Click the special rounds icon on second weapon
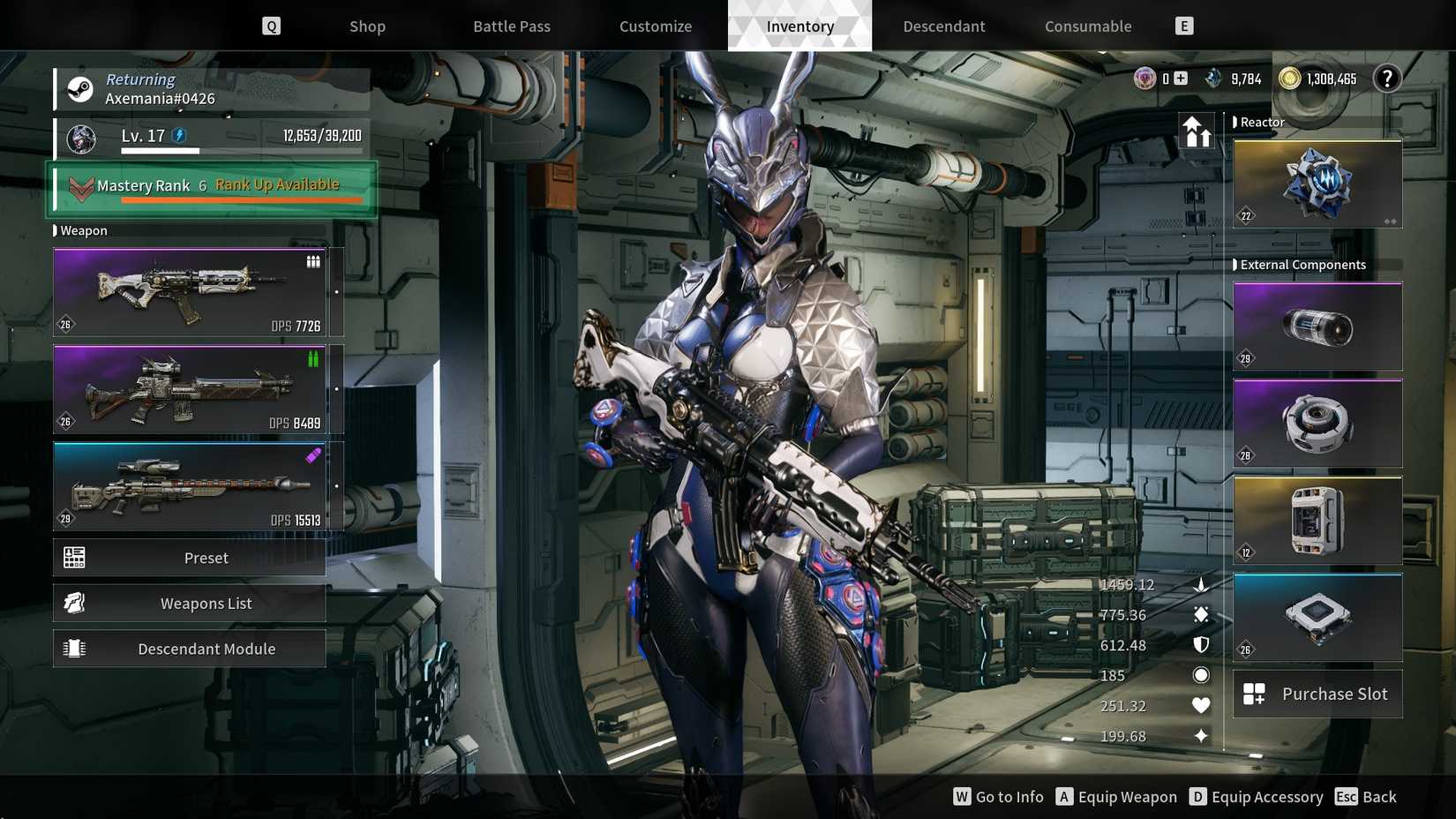 [313, 359]
